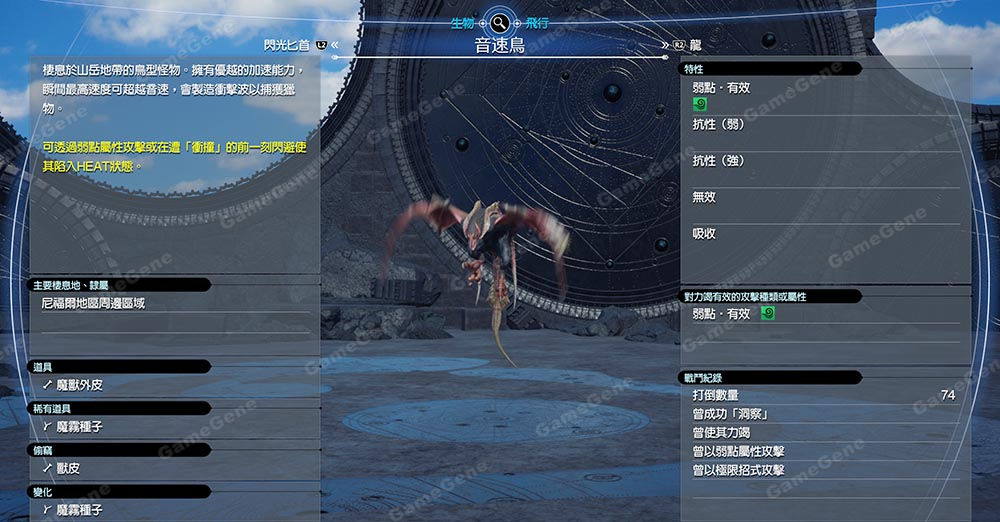Click the magnifying glass icon
The width and height of the screenshot is (1000, 522).
coord(499,22)
